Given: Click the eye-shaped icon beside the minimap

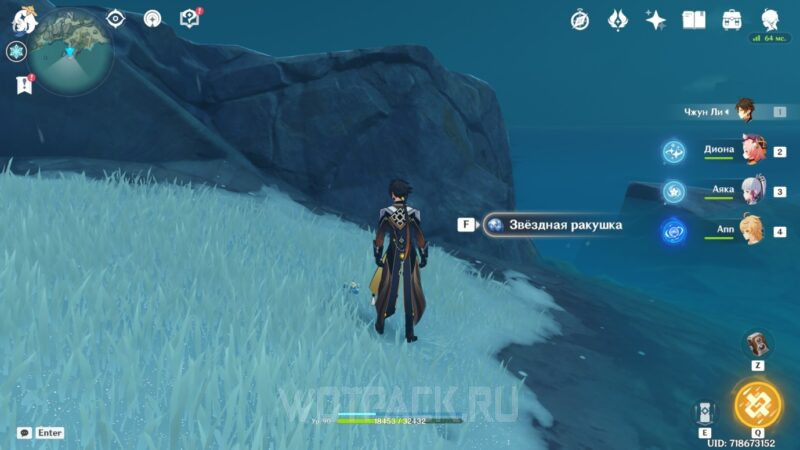Looking at the screenshot, I should coord(116,18).
